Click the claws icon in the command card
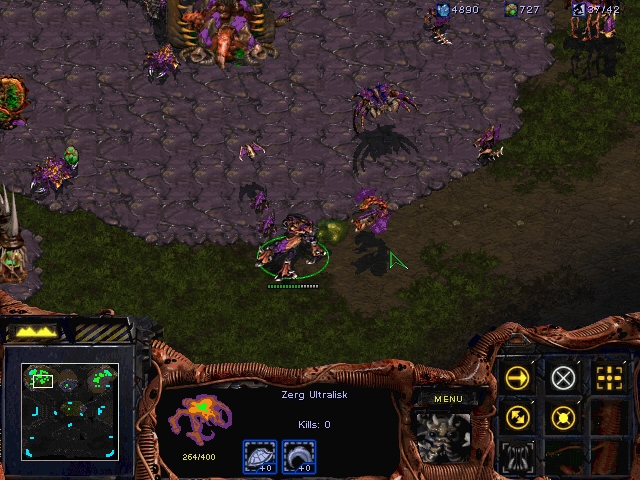The height and width of the screenshot is (480, 640). (x=517, y=456)
